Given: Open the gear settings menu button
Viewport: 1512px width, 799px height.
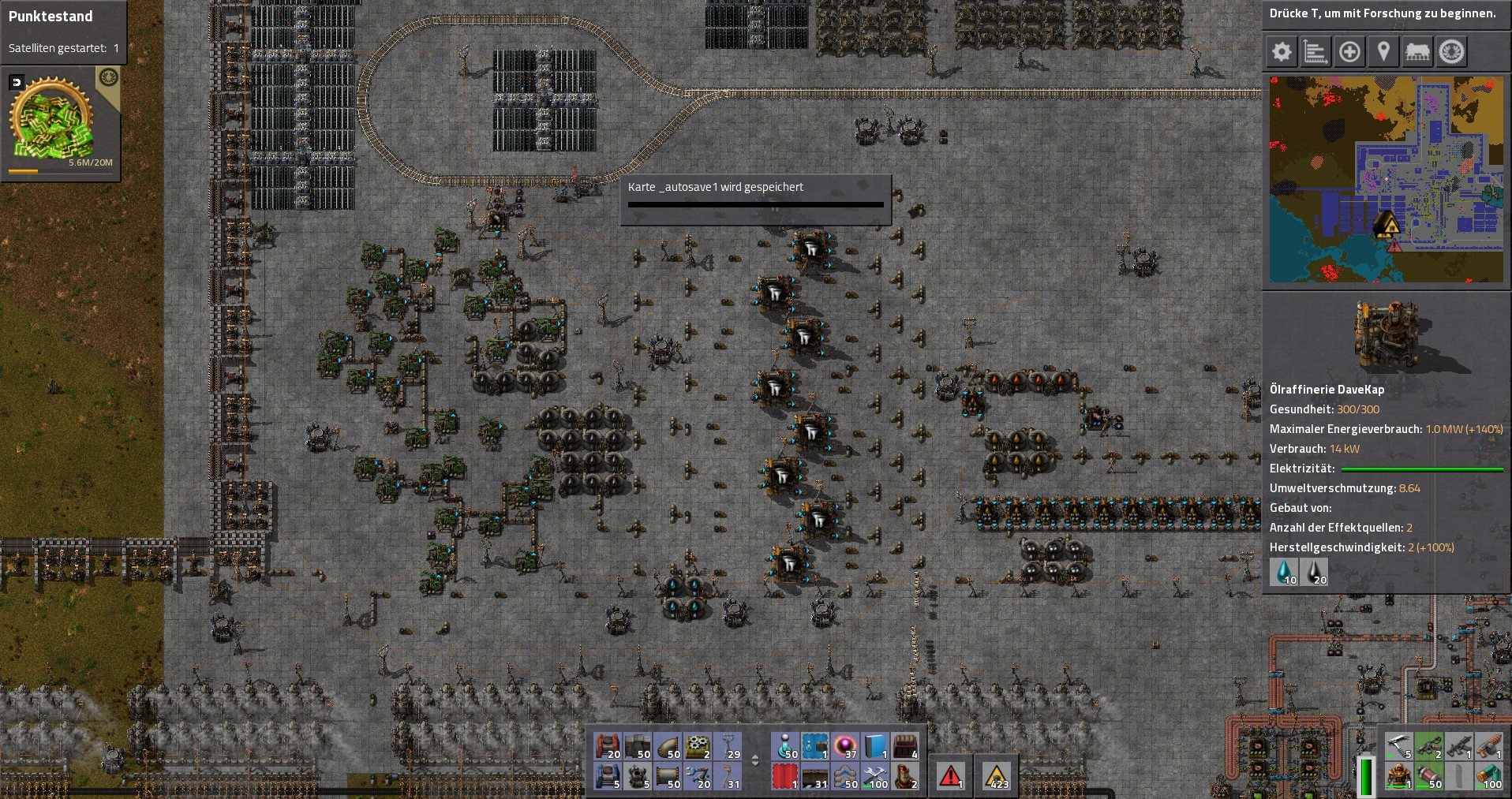Looking at the screenshot, I should [1282, 52].
